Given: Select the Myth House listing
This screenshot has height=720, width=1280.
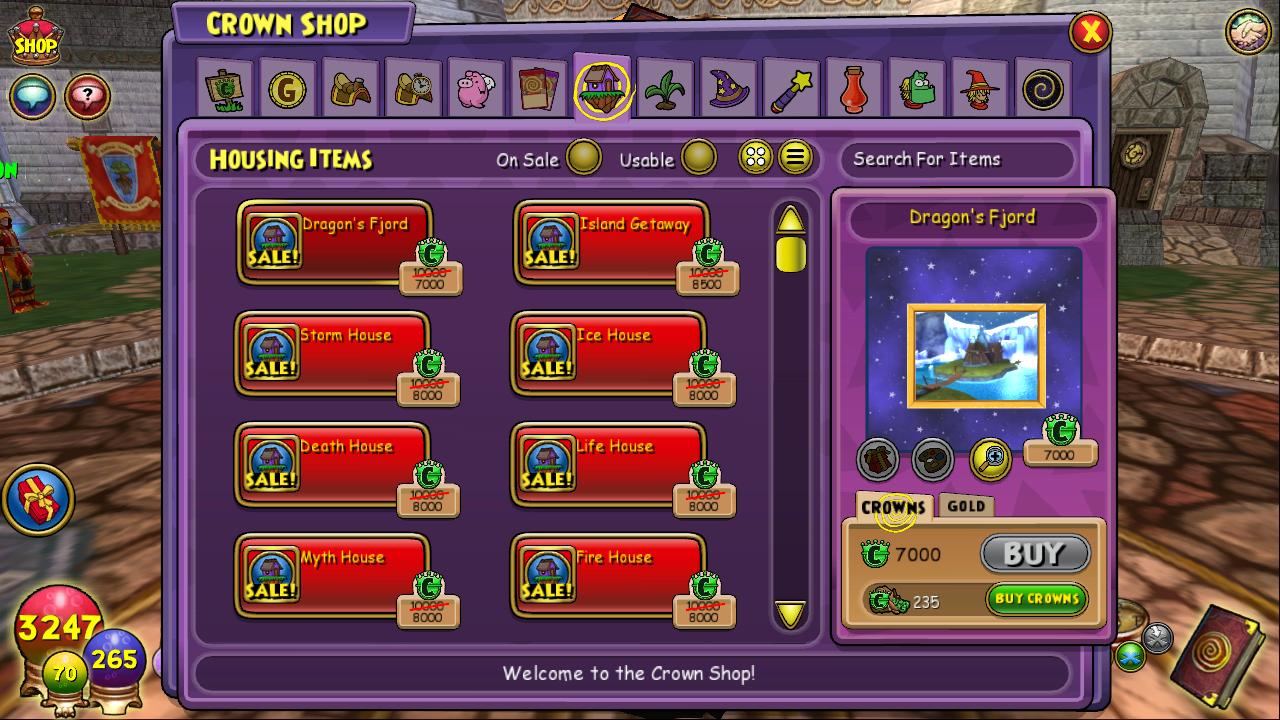Looking at the screenshot, I should pos(333,576).
